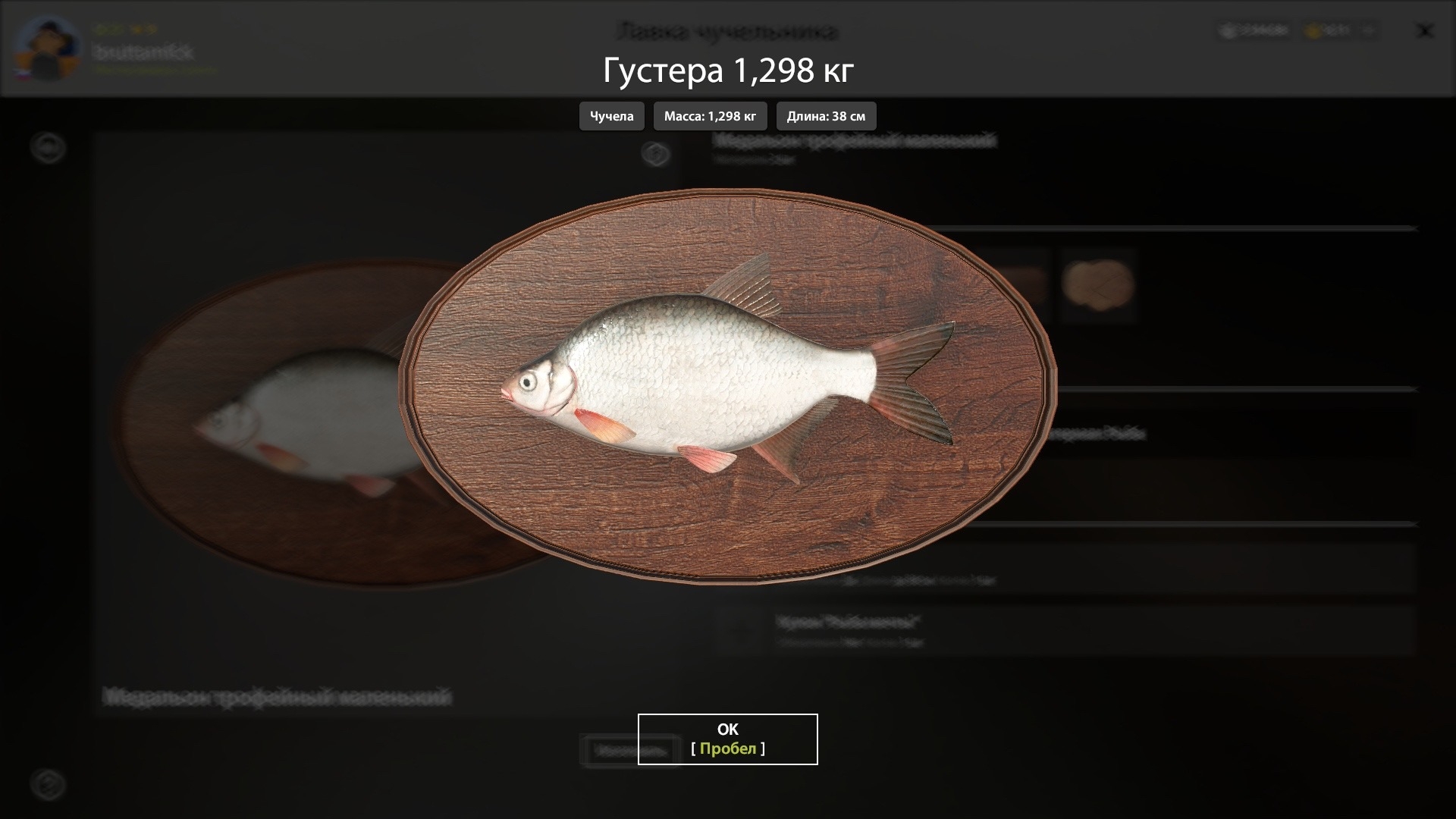Click the Лавка чучельника title header
The width and height of the screenshot is (1456, 819).
pyautogui.click(x=727, y=32)
